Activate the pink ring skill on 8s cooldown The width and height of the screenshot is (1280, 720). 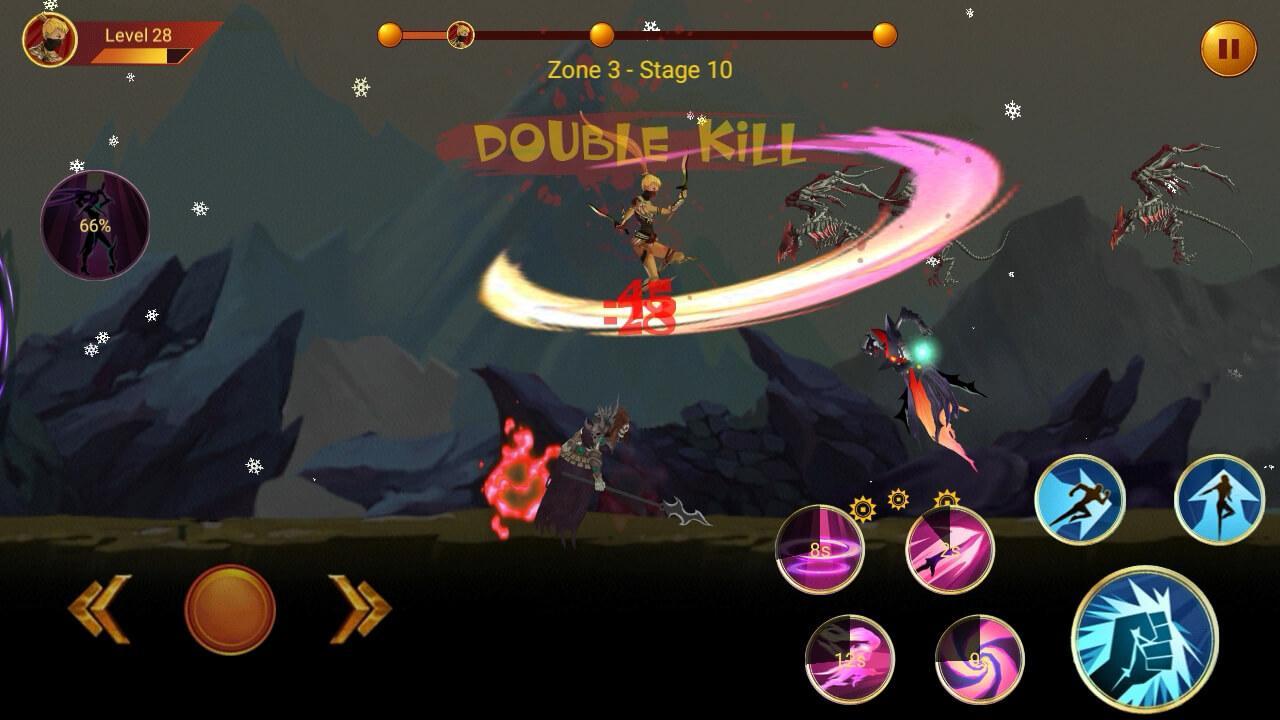pos(820,549)
